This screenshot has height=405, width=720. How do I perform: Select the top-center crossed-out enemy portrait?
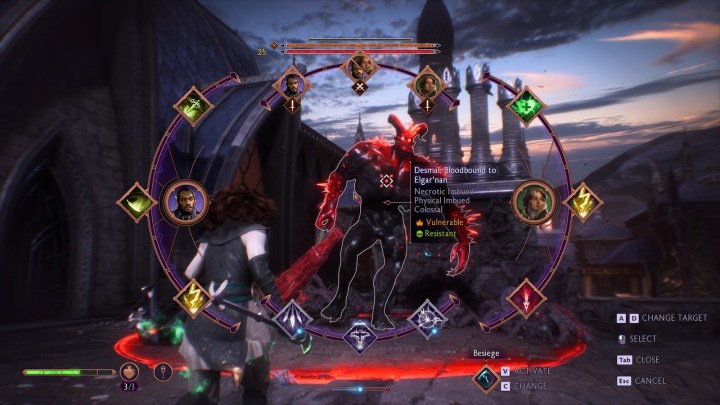[359, 69]
